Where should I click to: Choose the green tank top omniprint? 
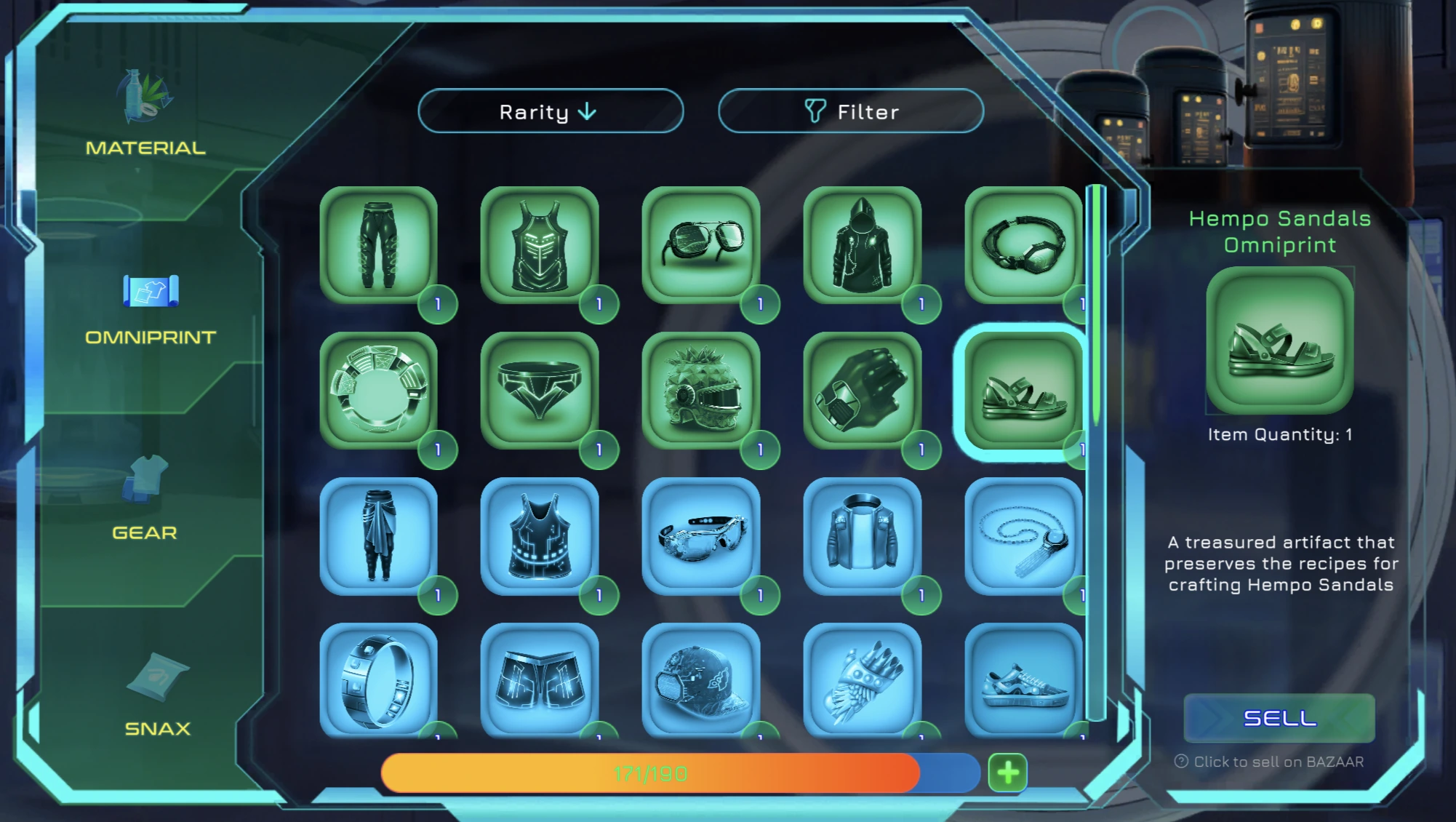click(x=540, y=245)
